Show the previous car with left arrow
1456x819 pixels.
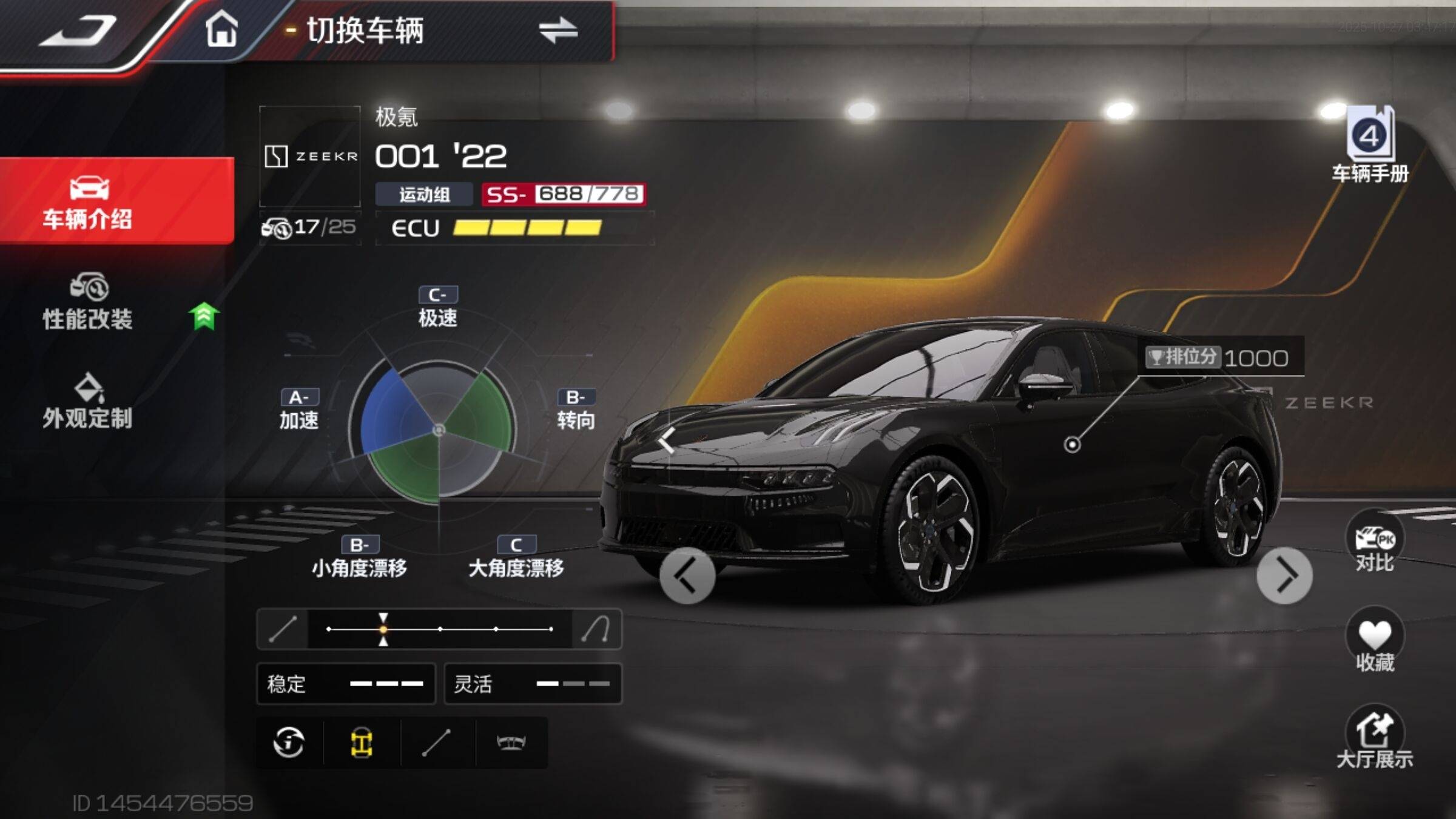pos(687,576)
